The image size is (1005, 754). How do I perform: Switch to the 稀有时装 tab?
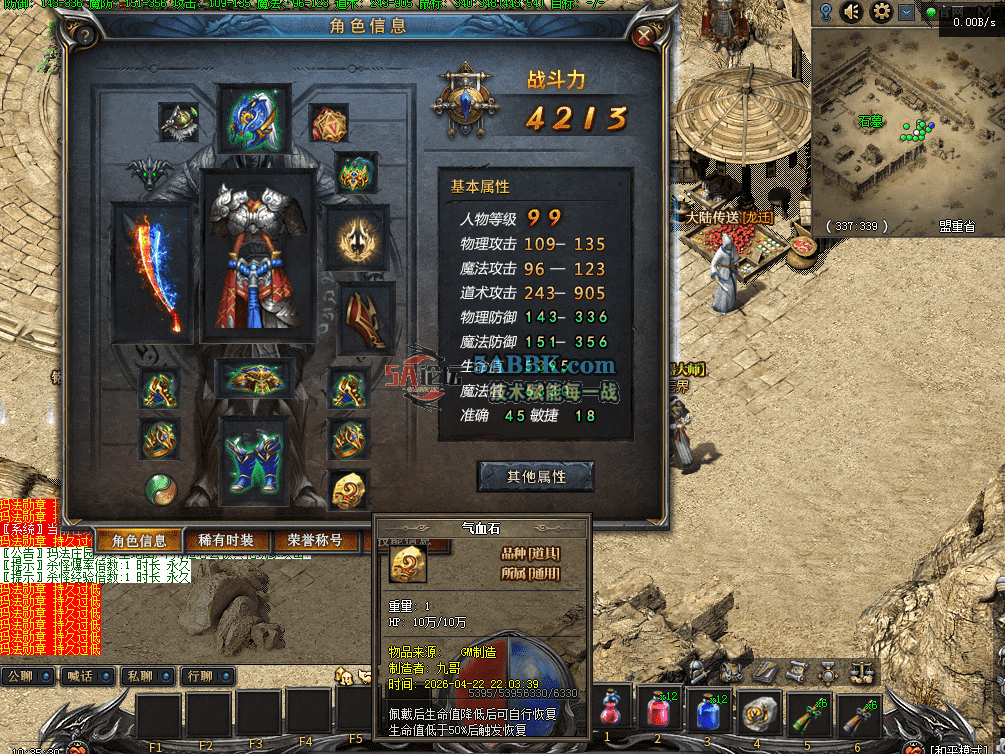pyautogui.click(x=226, y=541)
